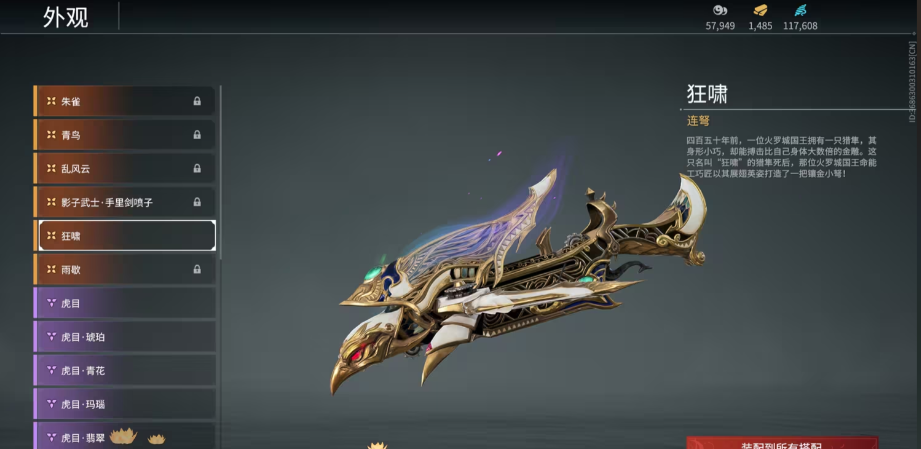Click the silver coin currency icon
The height and width of the screenshot is (449, 921).
click(x=720, y=10)
